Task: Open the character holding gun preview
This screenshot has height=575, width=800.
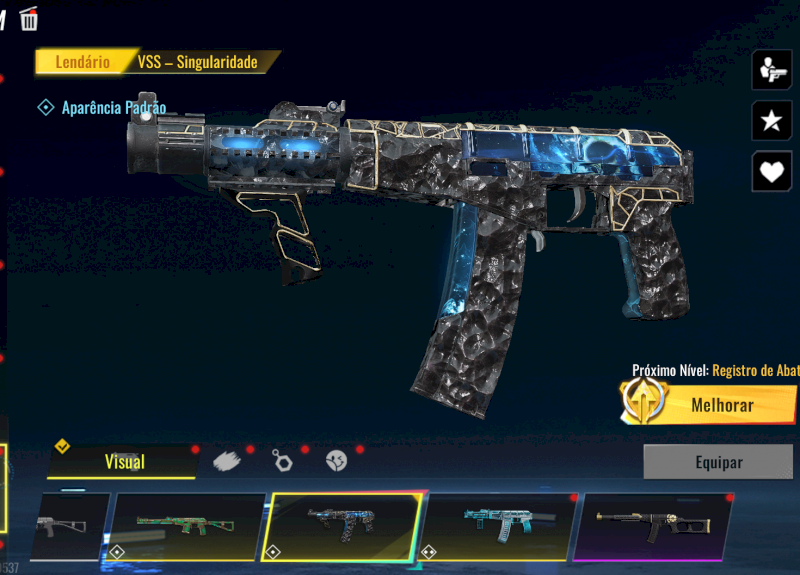Action: (771, 70)
